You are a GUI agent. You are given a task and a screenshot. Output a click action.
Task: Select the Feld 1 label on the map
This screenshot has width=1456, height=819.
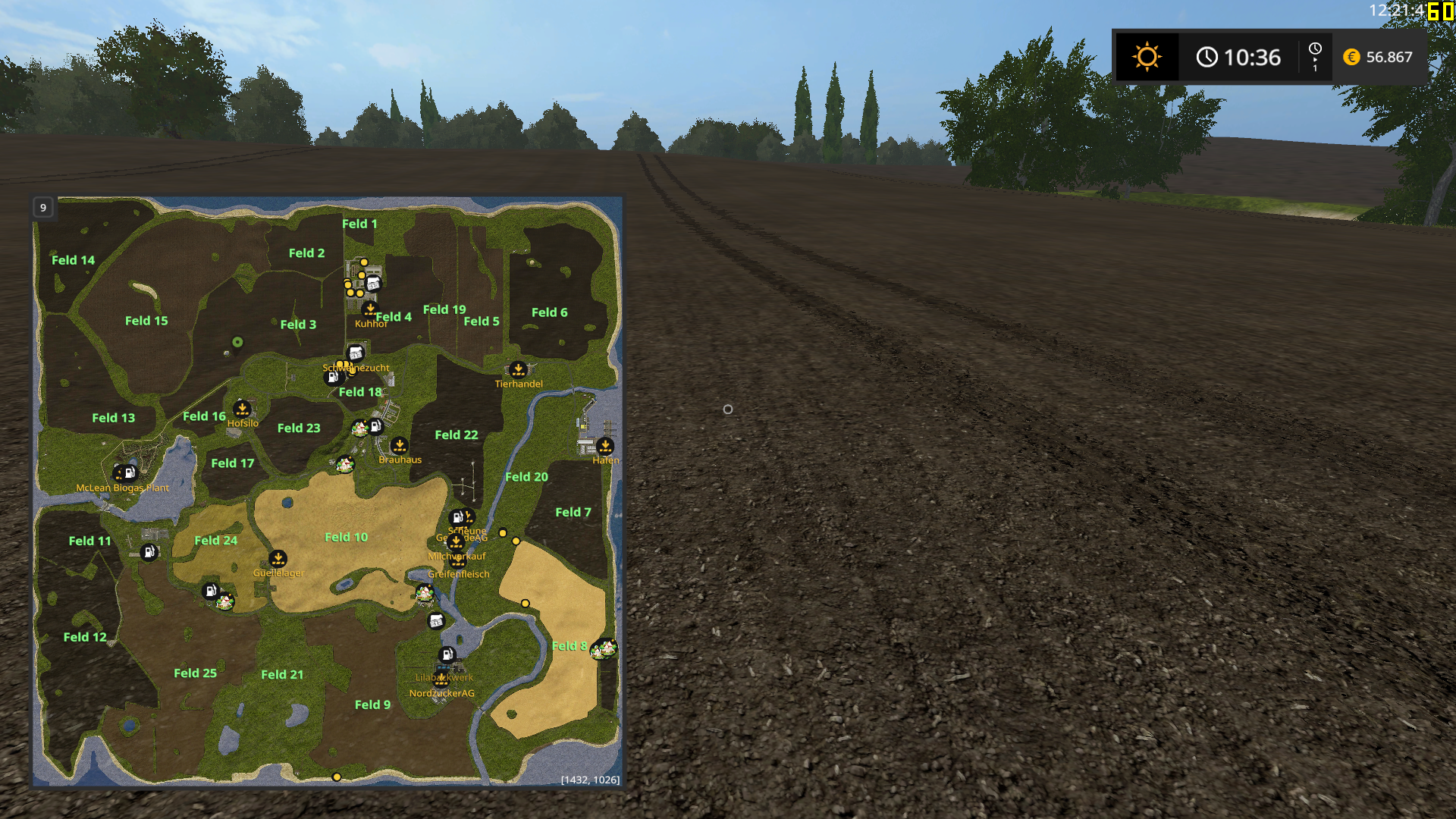[x=359, y=224]
